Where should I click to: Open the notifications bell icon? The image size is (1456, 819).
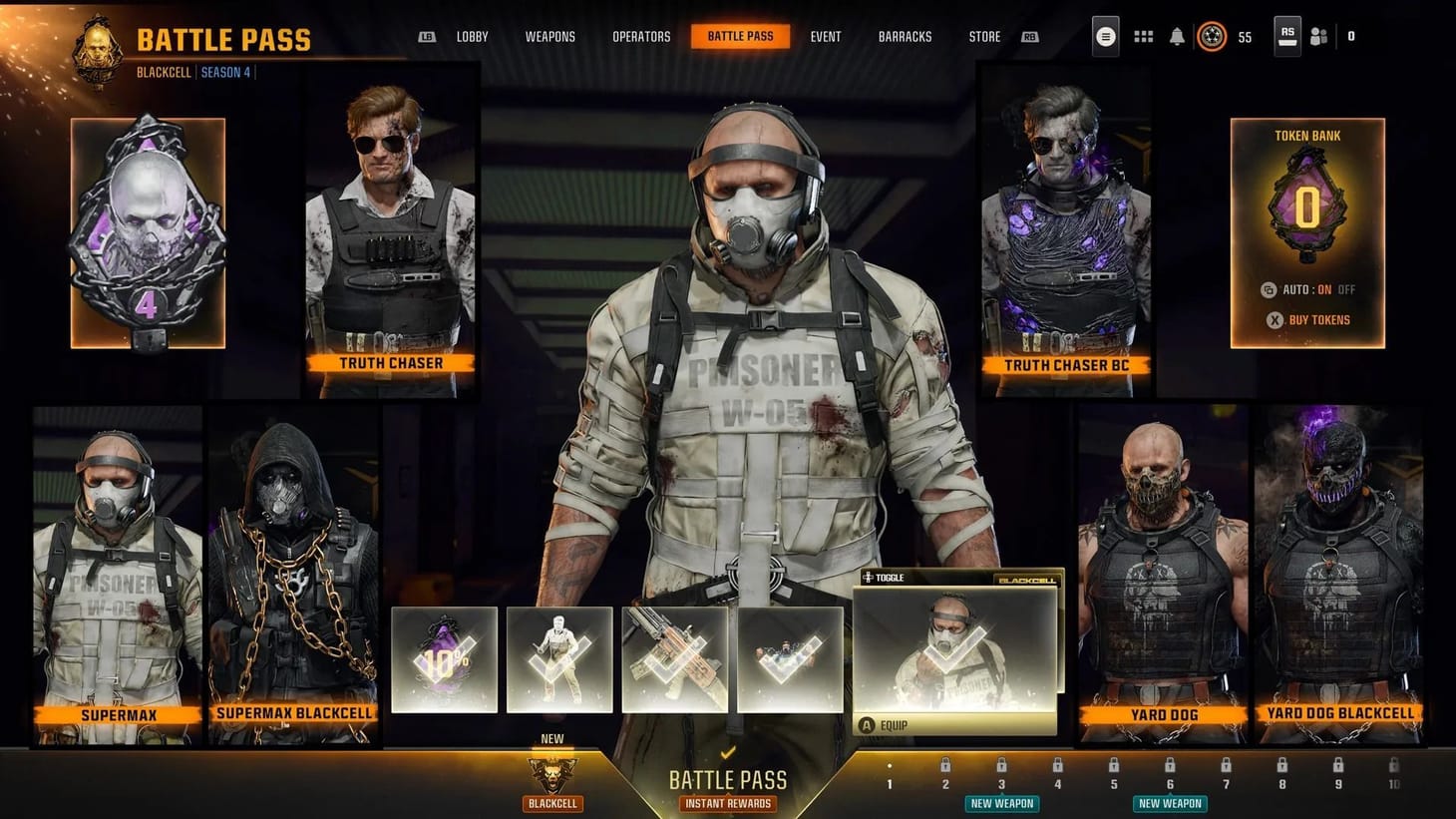(1176, 35)
